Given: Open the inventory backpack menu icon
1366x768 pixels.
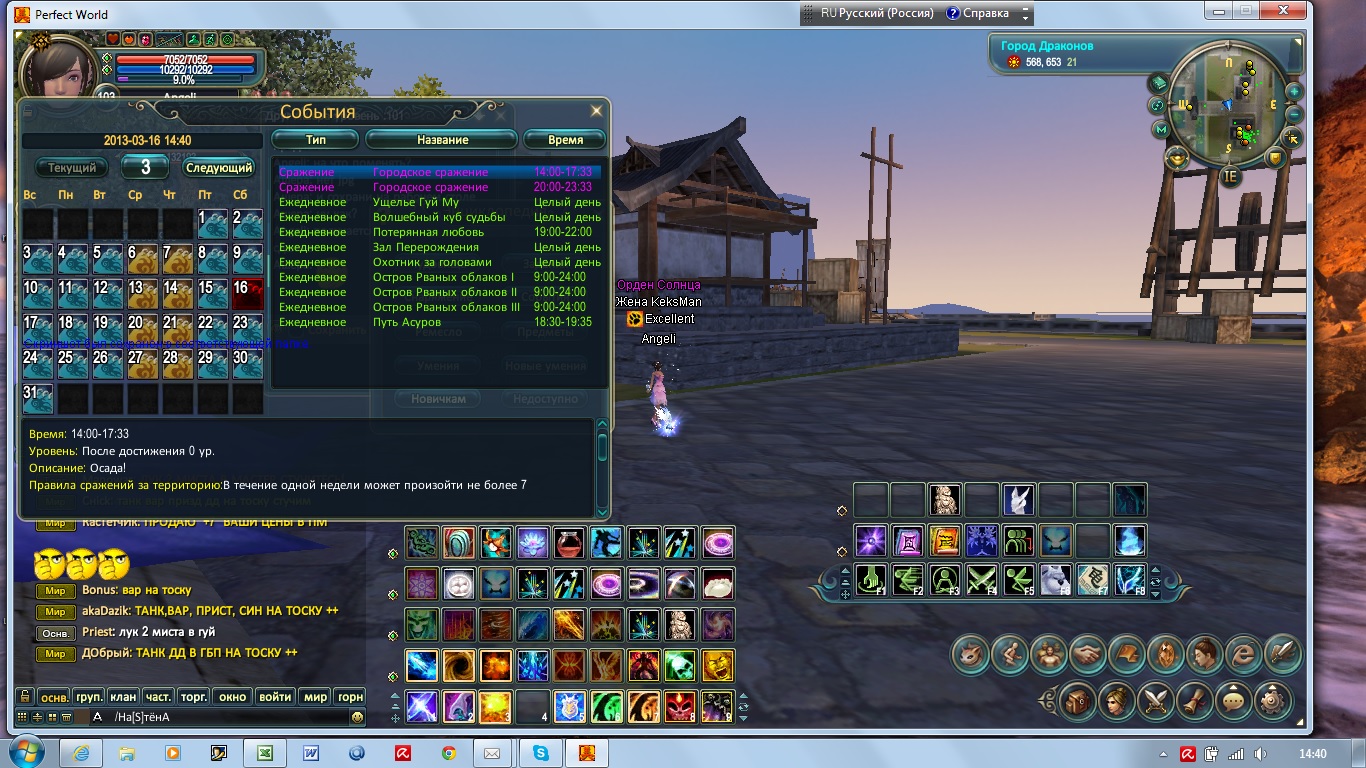Looking at the screenshot, I should (x=1076, y=699).
